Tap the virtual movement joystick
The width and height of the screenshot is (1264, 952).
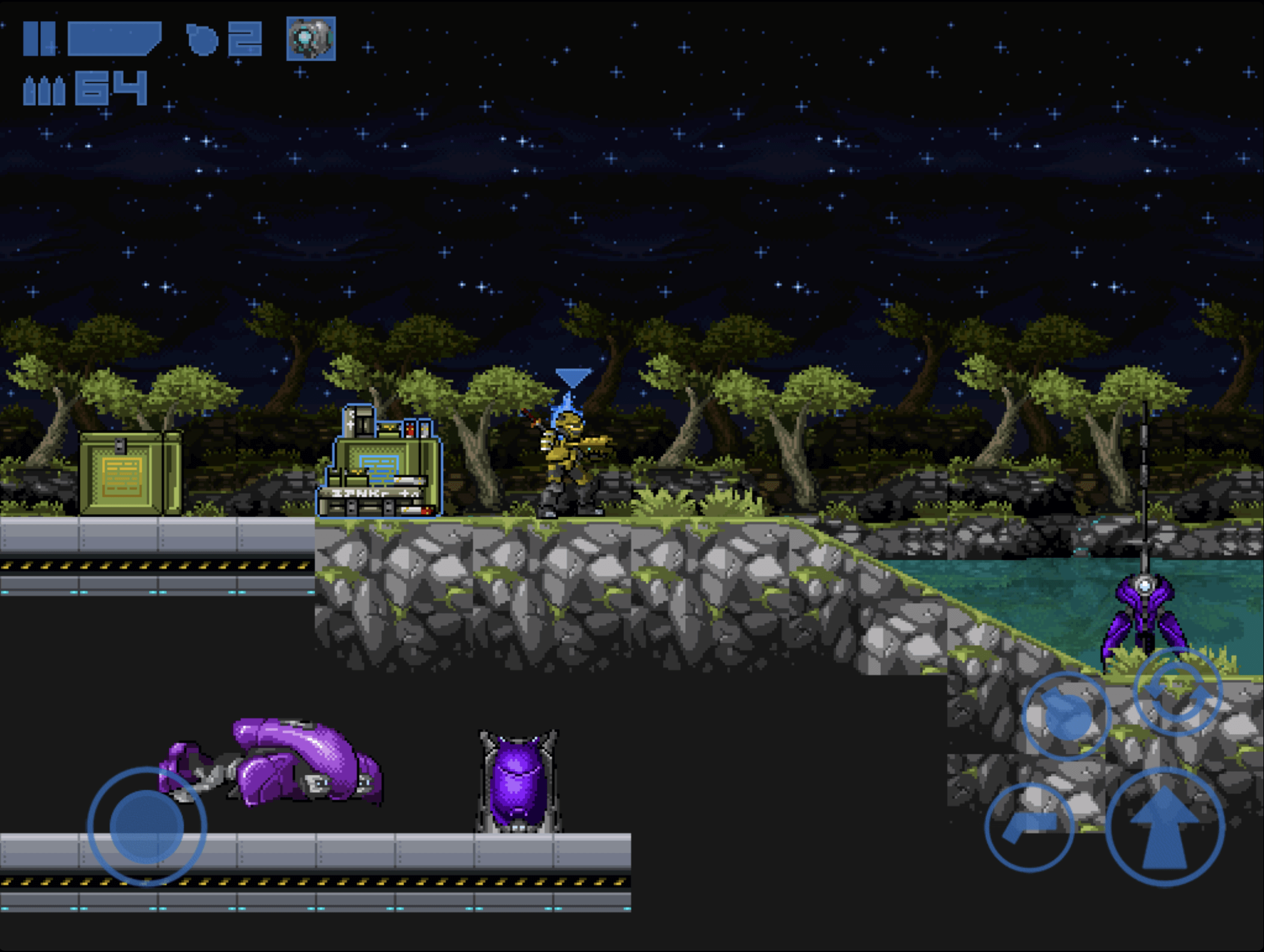[147, 826]
